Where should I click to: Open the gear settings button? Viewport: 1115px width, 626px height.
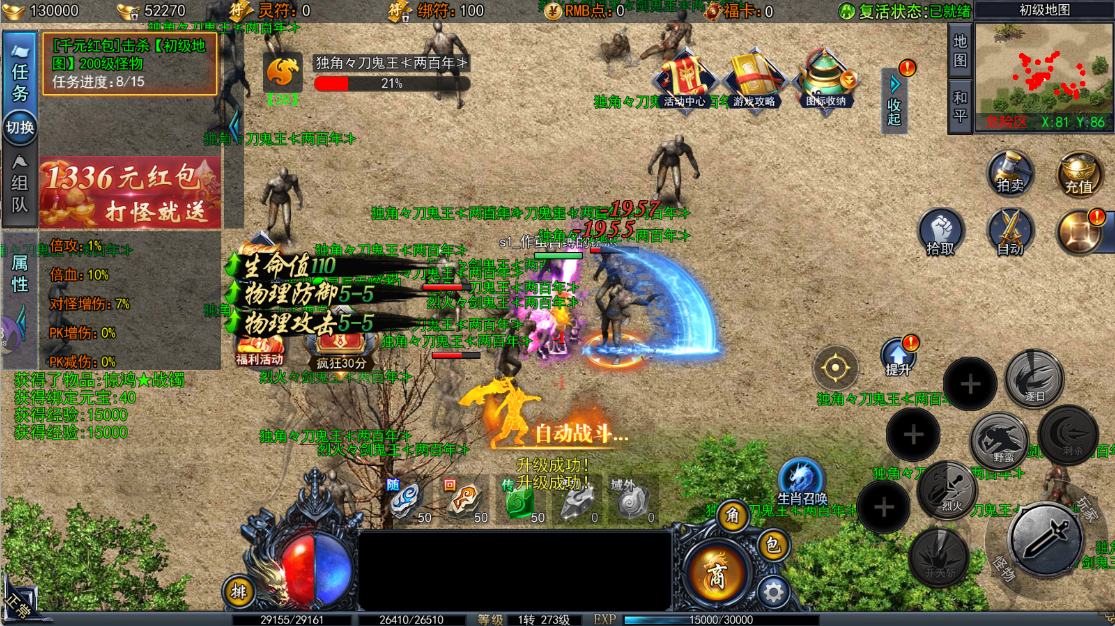[x=772, y=591]
